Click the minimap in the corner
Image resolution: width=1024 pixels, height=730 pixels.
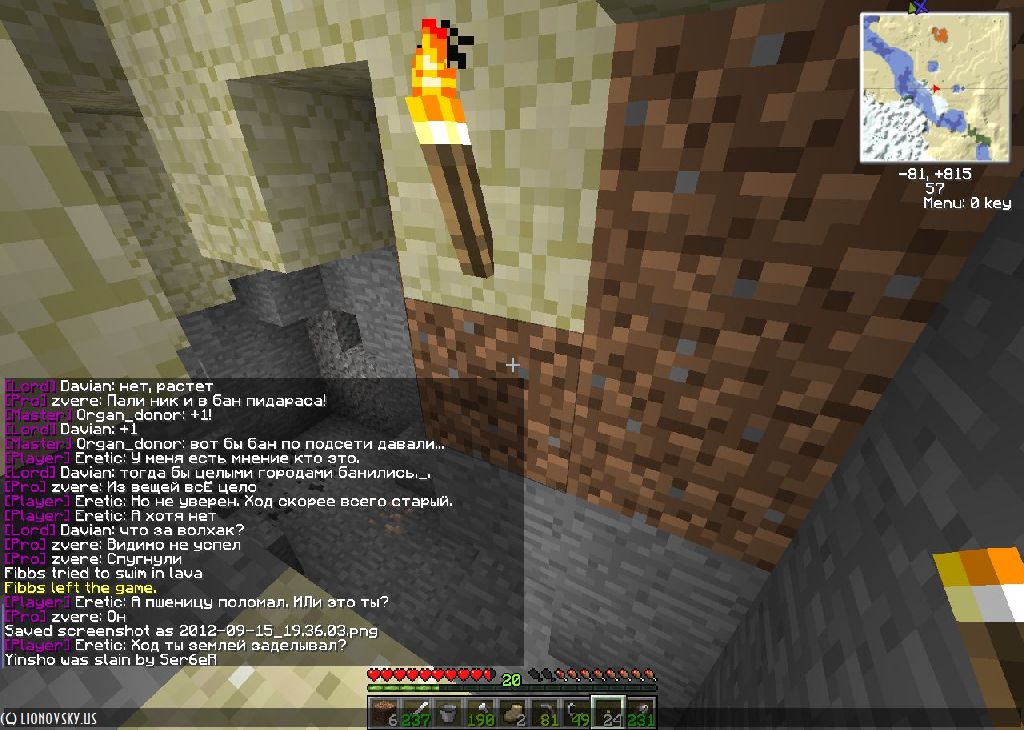(x=935, y=87)
